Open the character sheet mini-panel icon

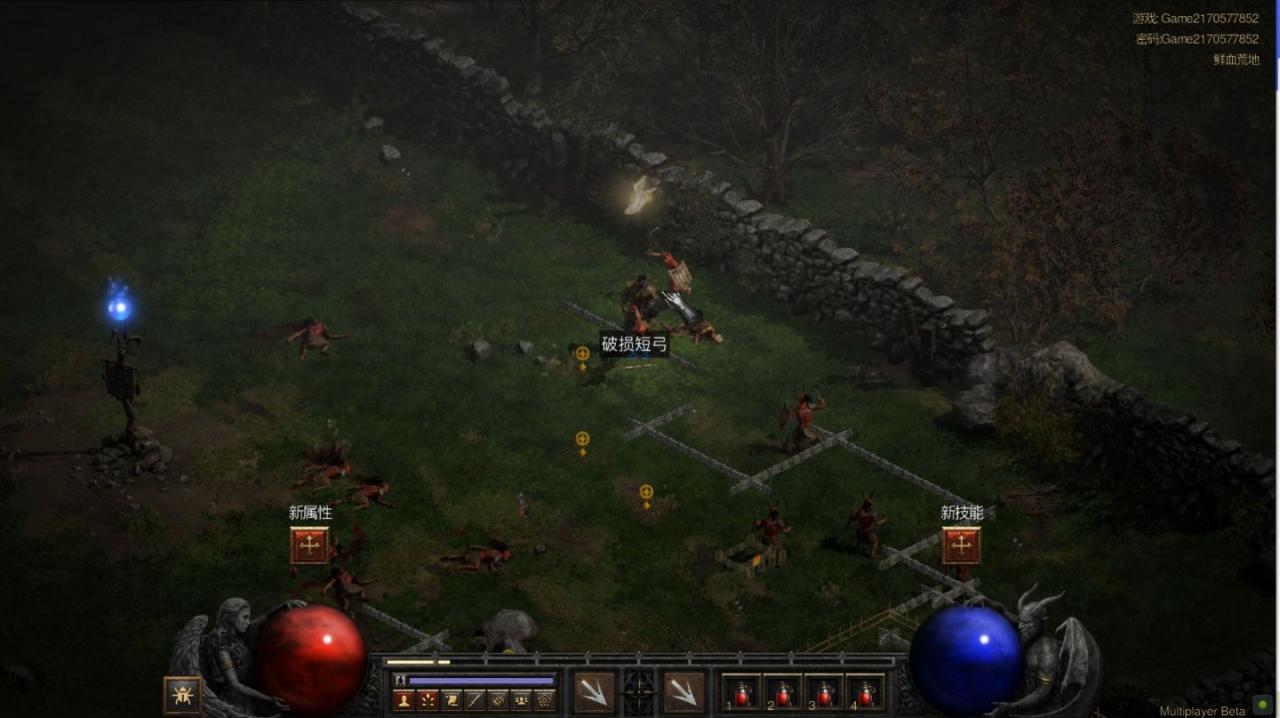(x=404, y=700)
